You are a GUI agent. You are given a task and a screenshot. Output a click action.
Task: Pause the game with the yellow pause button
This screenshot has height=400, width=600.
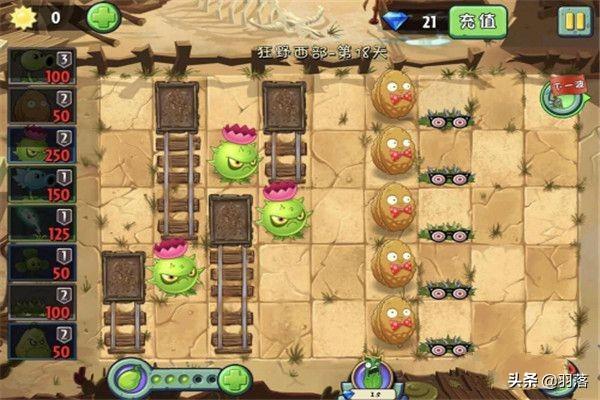573,20
